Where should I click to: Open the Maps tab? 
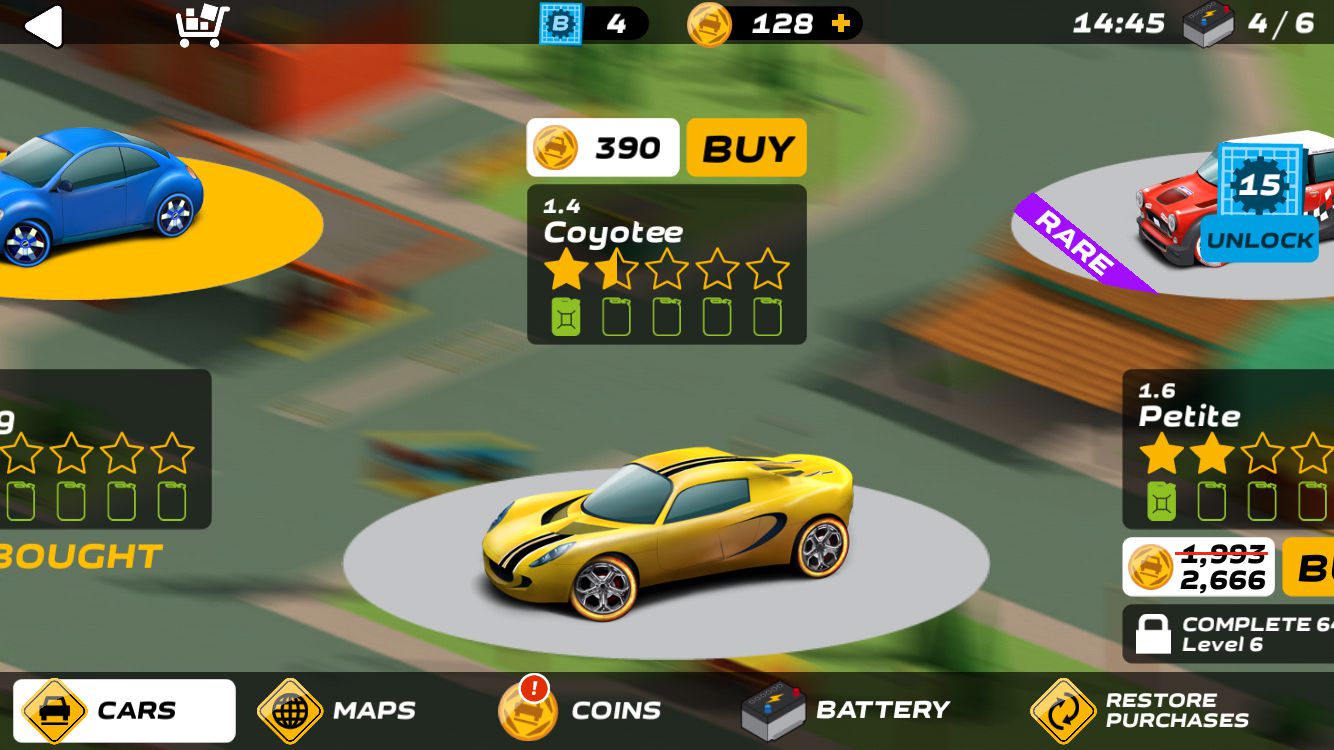337,711
